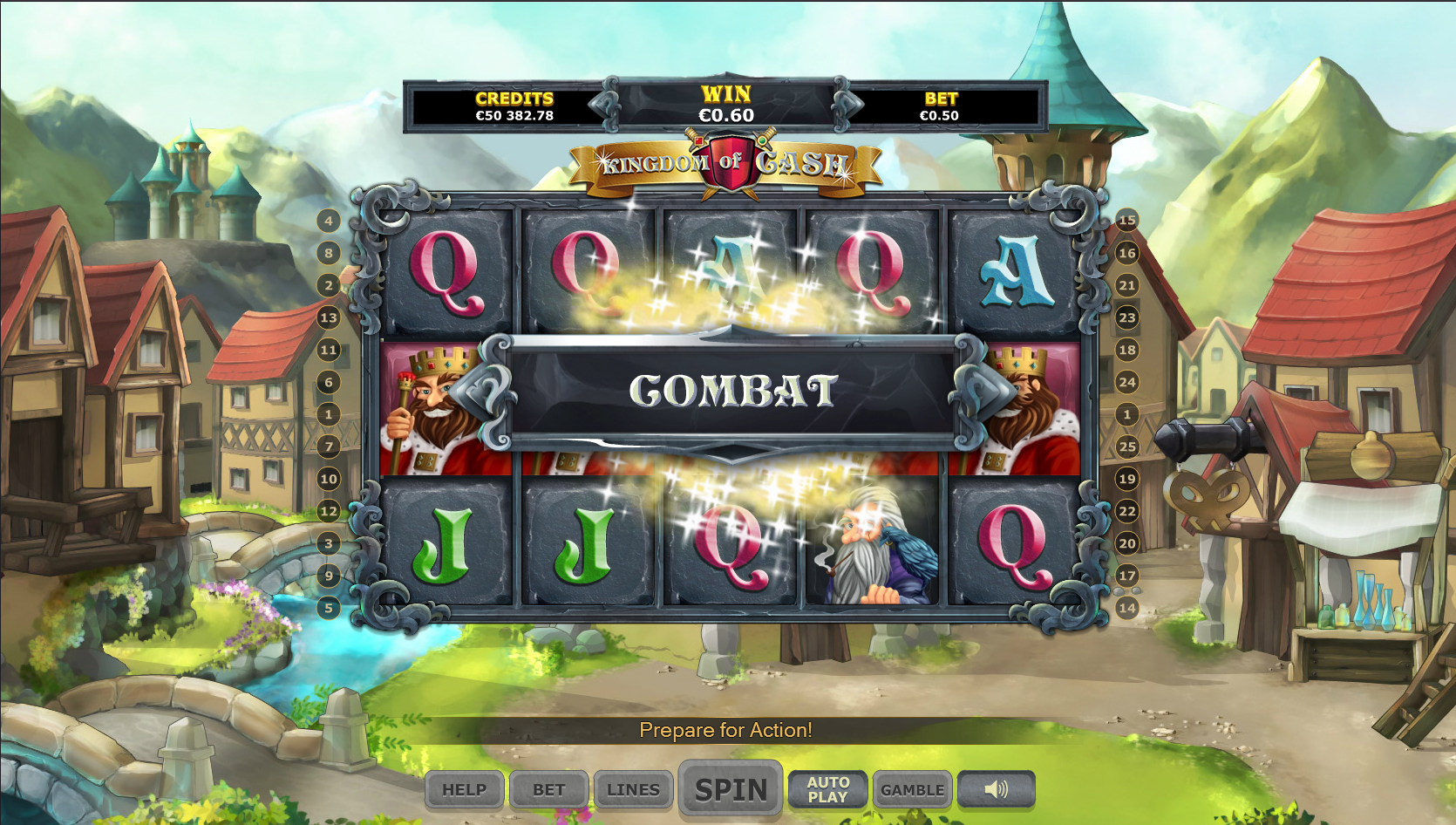
Task: Choose the Gamble option
Action: click(912, 790)
